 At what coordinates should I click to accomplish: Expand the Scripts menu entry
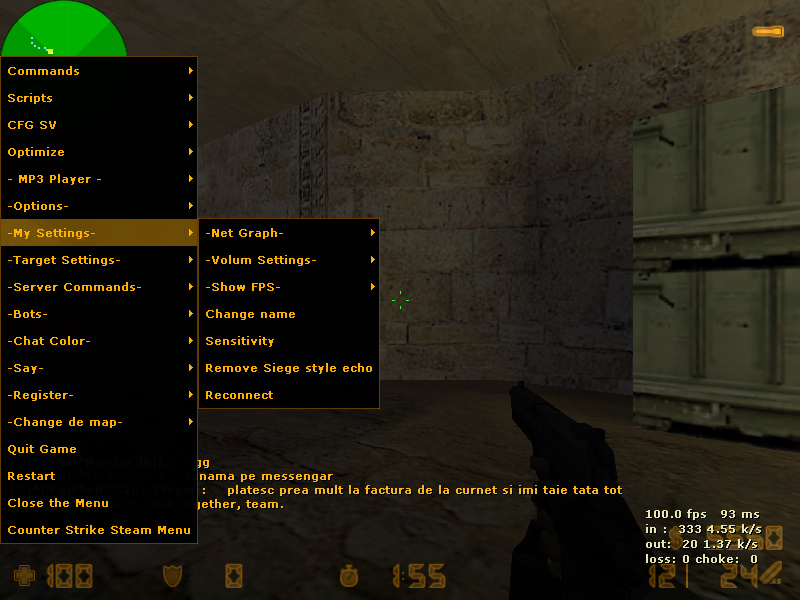click(x=99, y=98)
